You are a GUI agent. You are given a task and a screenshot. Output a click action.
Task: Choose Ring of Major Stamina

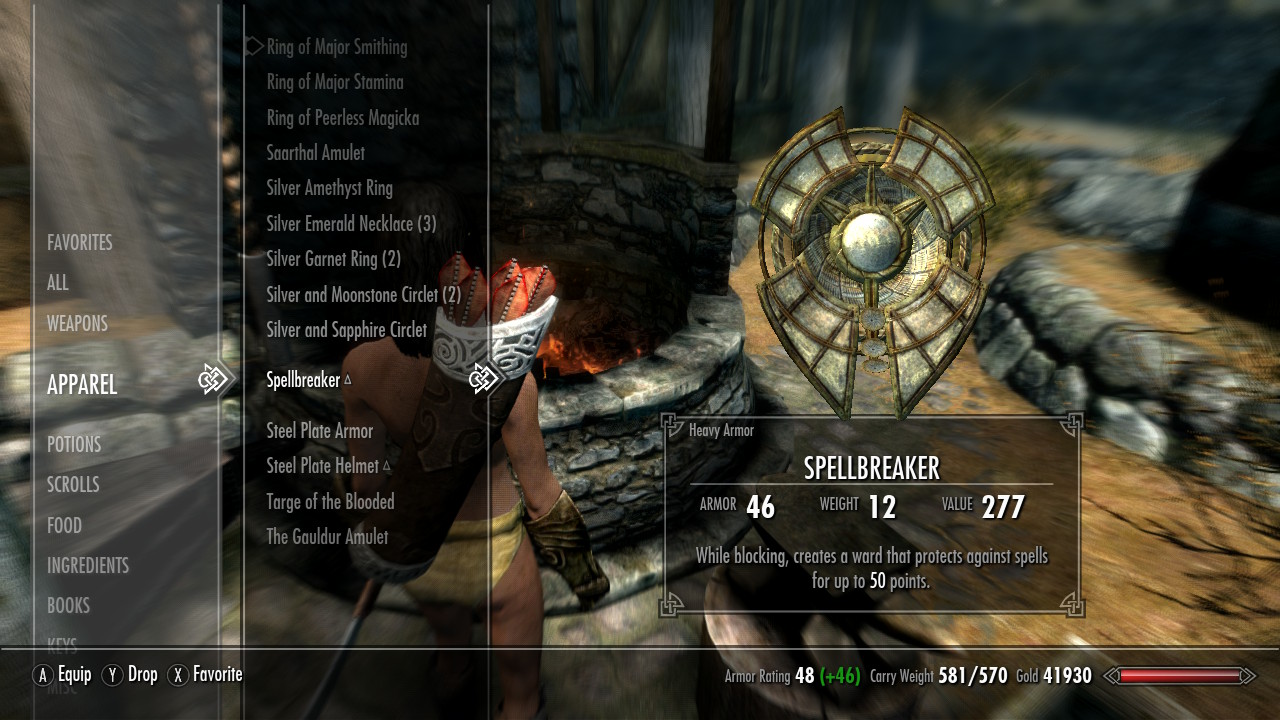tap(335, 82)
